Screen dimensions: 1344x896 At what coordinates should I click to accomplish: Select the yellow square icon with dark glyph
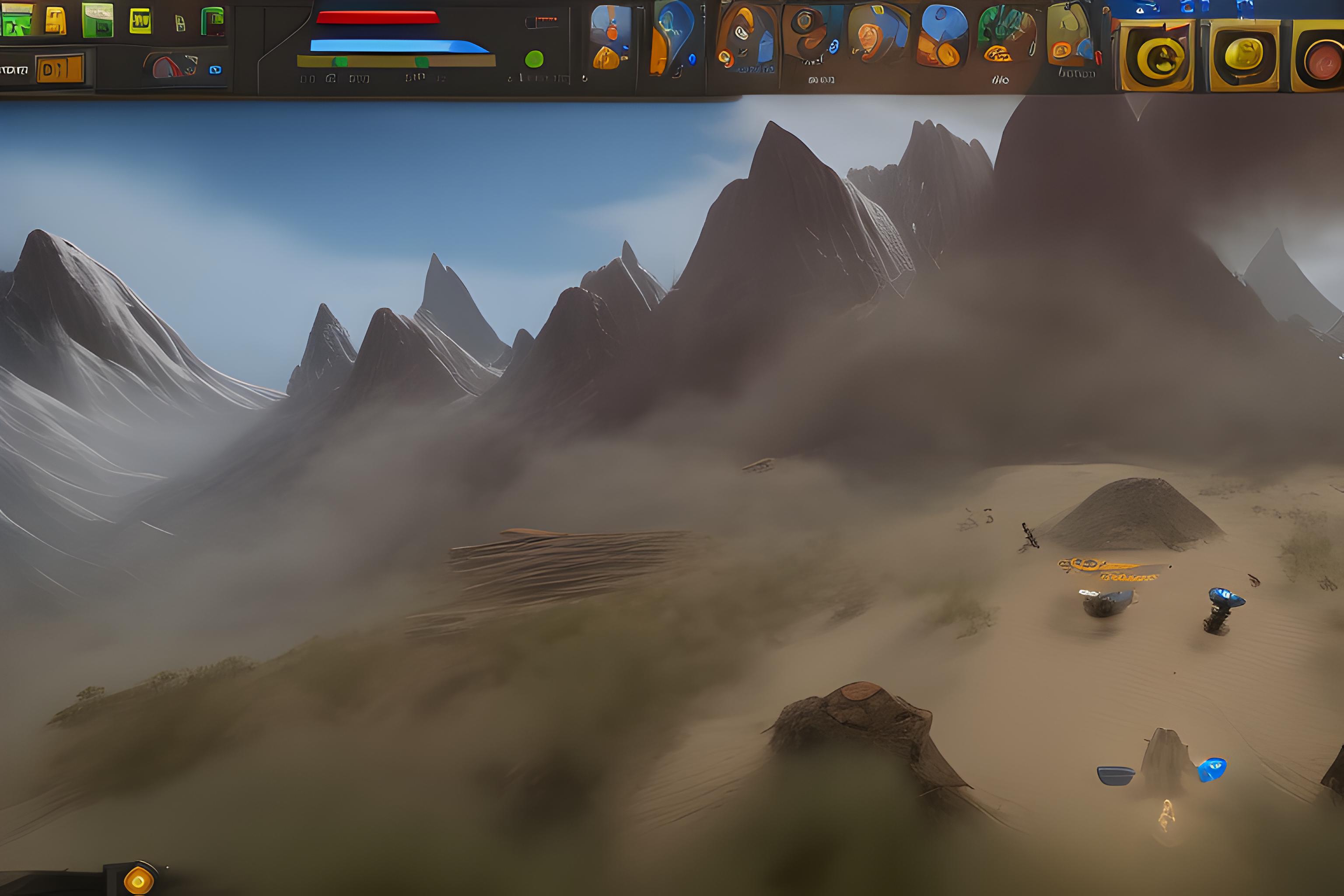click(140, 21)
